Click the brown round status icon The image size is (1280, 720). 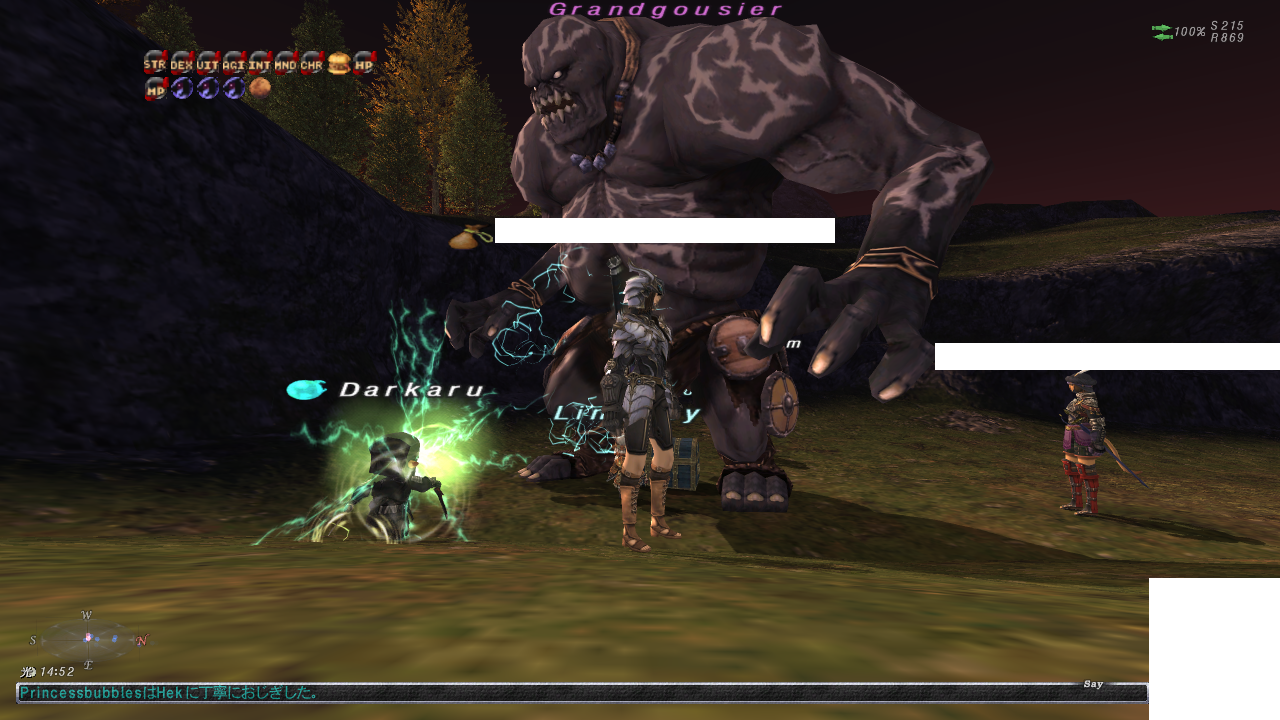coord(259,88)
